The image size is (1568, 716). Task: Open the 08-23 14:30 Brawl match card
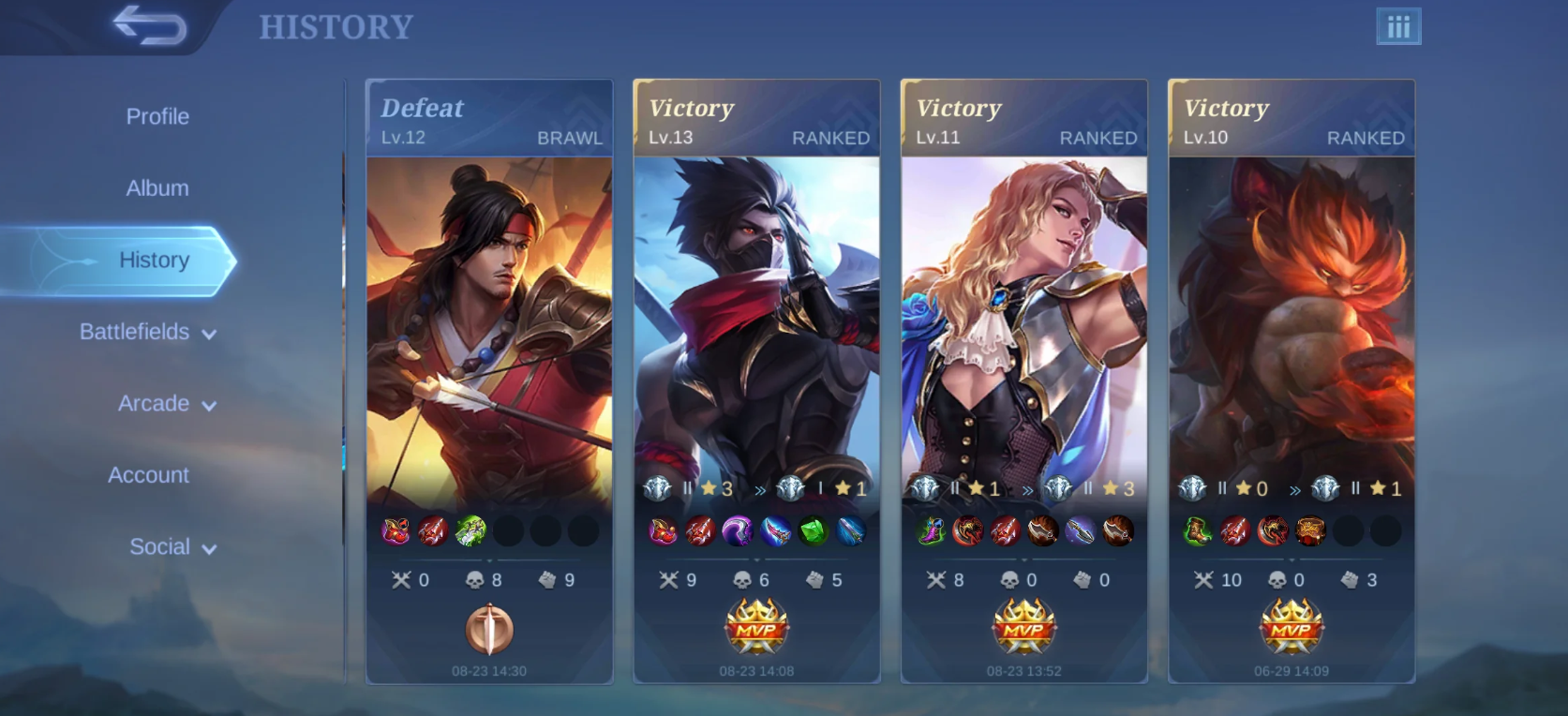pos(488,328)
